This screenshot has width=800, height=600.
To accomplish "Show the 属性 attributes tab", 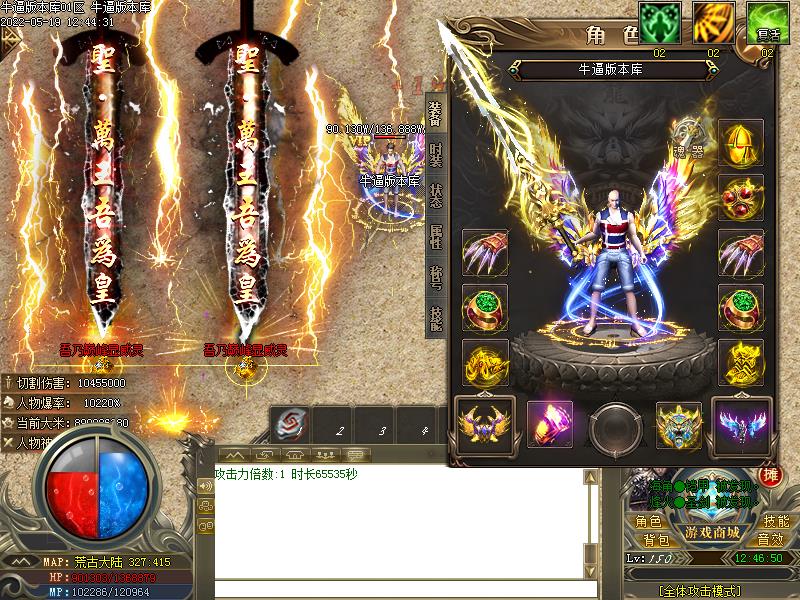I will 435,237.
